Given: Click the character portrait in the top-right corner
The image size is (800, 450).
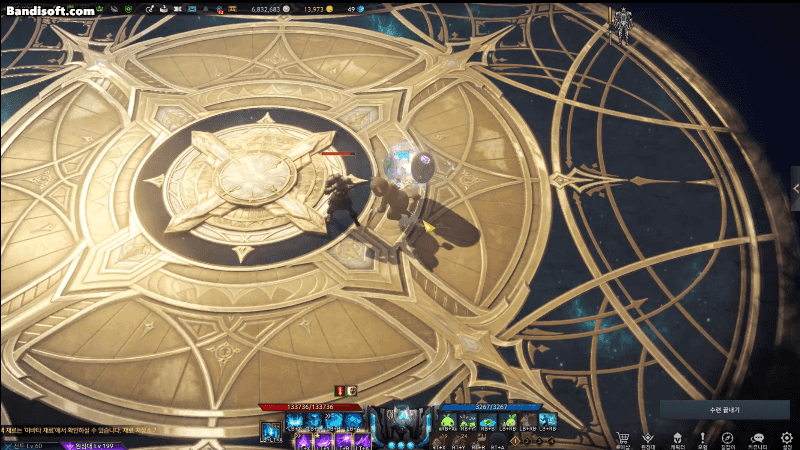Looking at the screenshot, I should (621, 25).
